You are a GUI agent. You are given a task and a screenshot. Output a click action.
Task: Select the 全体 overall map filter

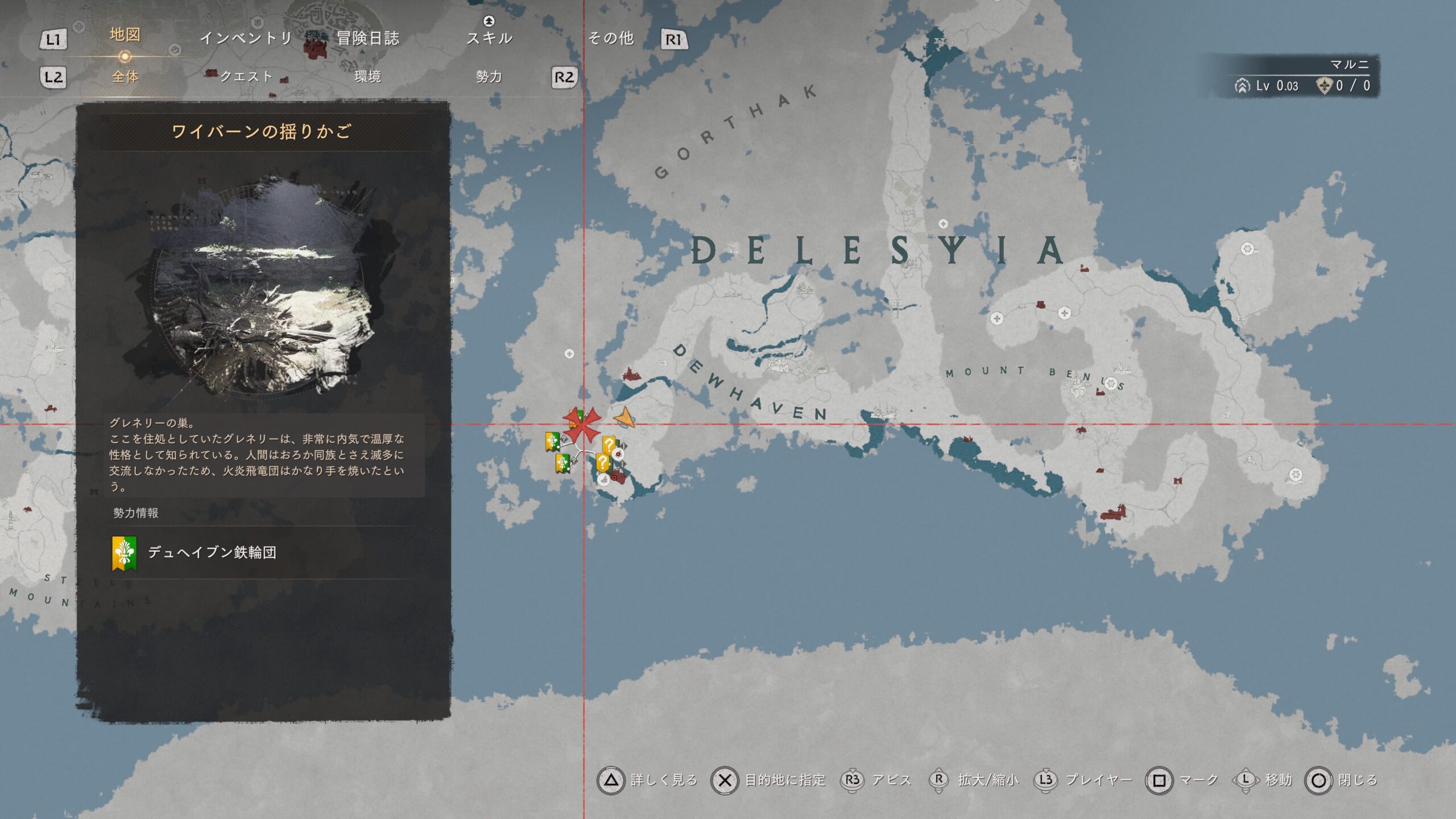pyautogui.click(x=125, y=76)
